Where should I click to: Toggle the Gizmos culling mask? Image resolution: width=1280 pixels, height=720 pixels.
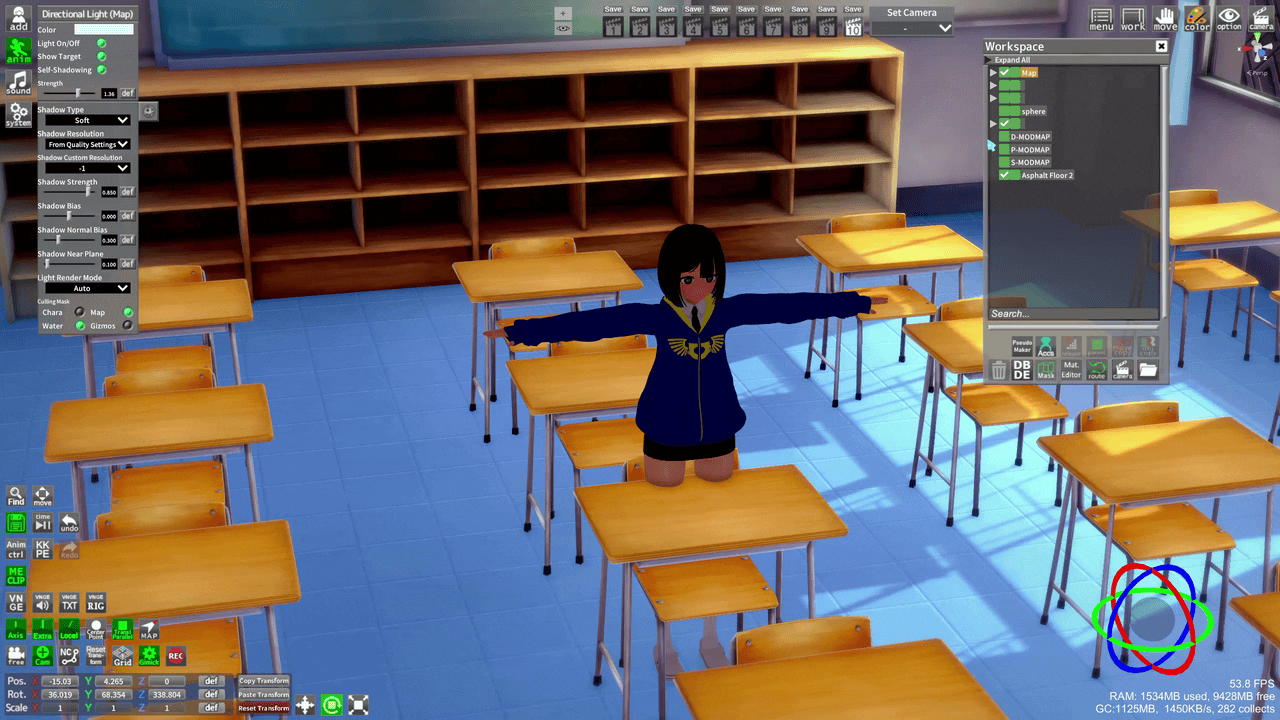pyautogui.click(x=127, y=325)
